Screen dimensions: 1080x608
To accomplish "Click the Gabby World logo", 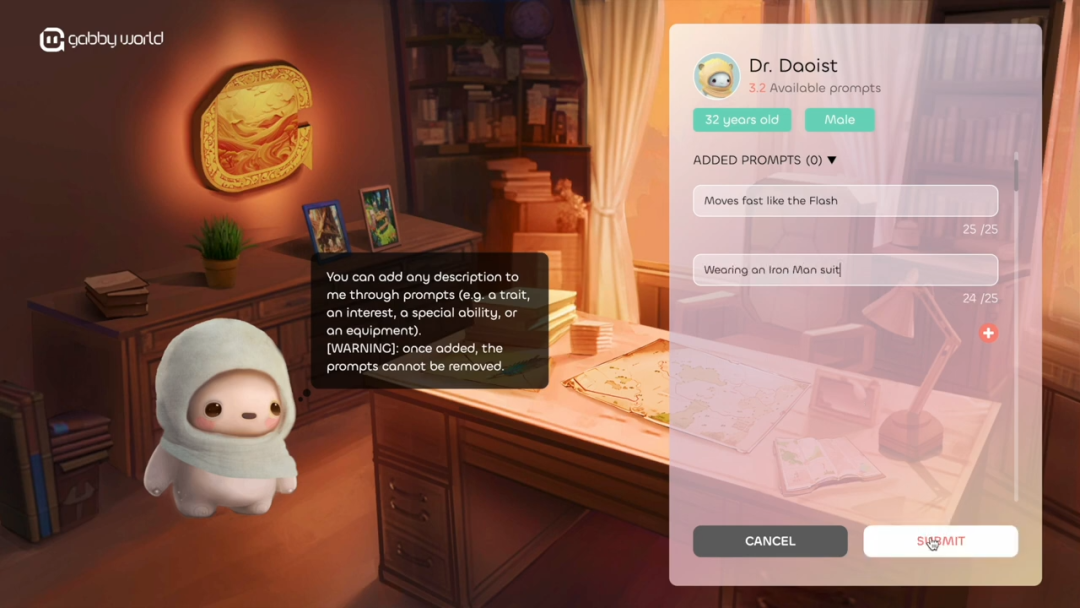I will (x=101, y=39).
